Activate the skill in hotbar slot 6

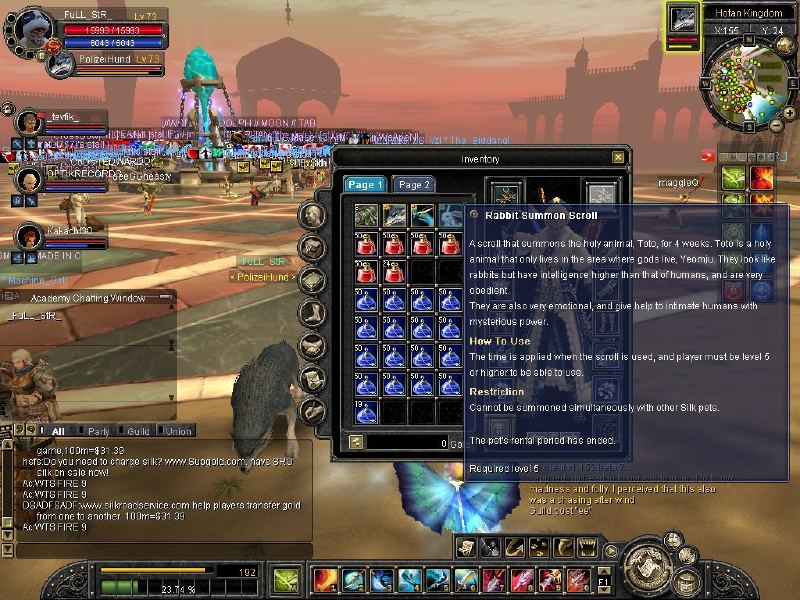465,579
